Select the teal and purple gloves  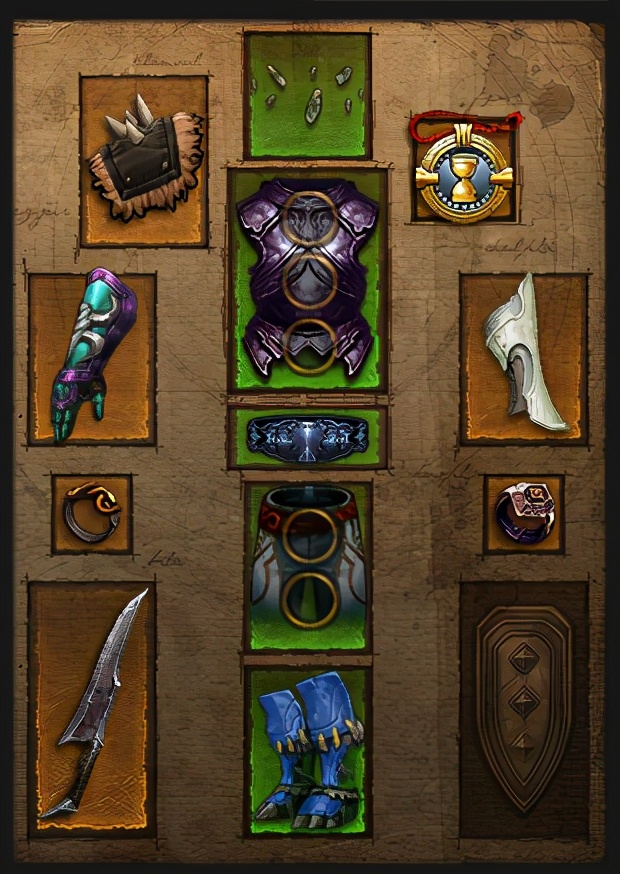tap(92, 358)
